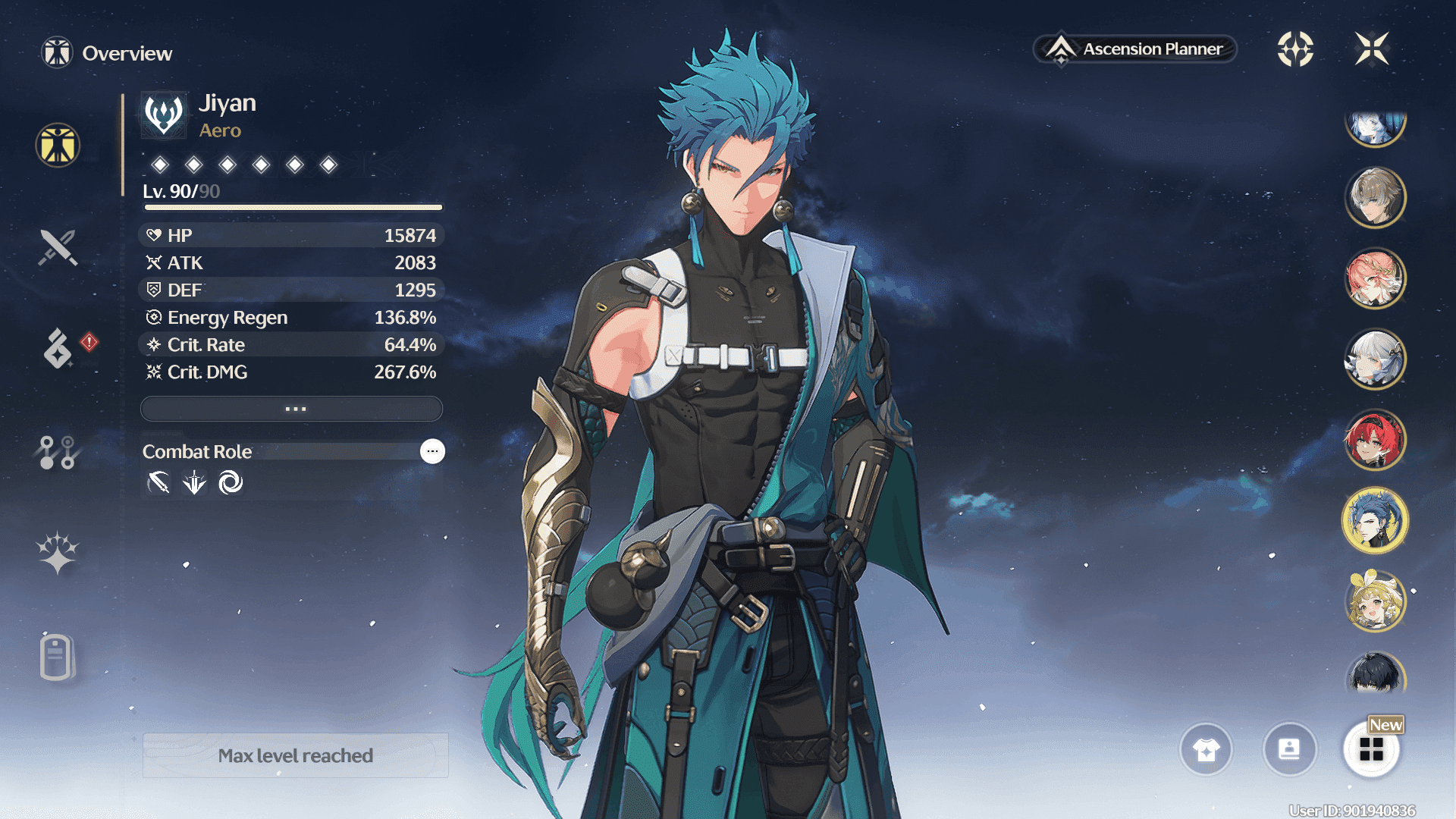The width and height of the screenshot is (1456, 819).
Task: Select the pink-haired character portrait
Action: (1375, 278)
